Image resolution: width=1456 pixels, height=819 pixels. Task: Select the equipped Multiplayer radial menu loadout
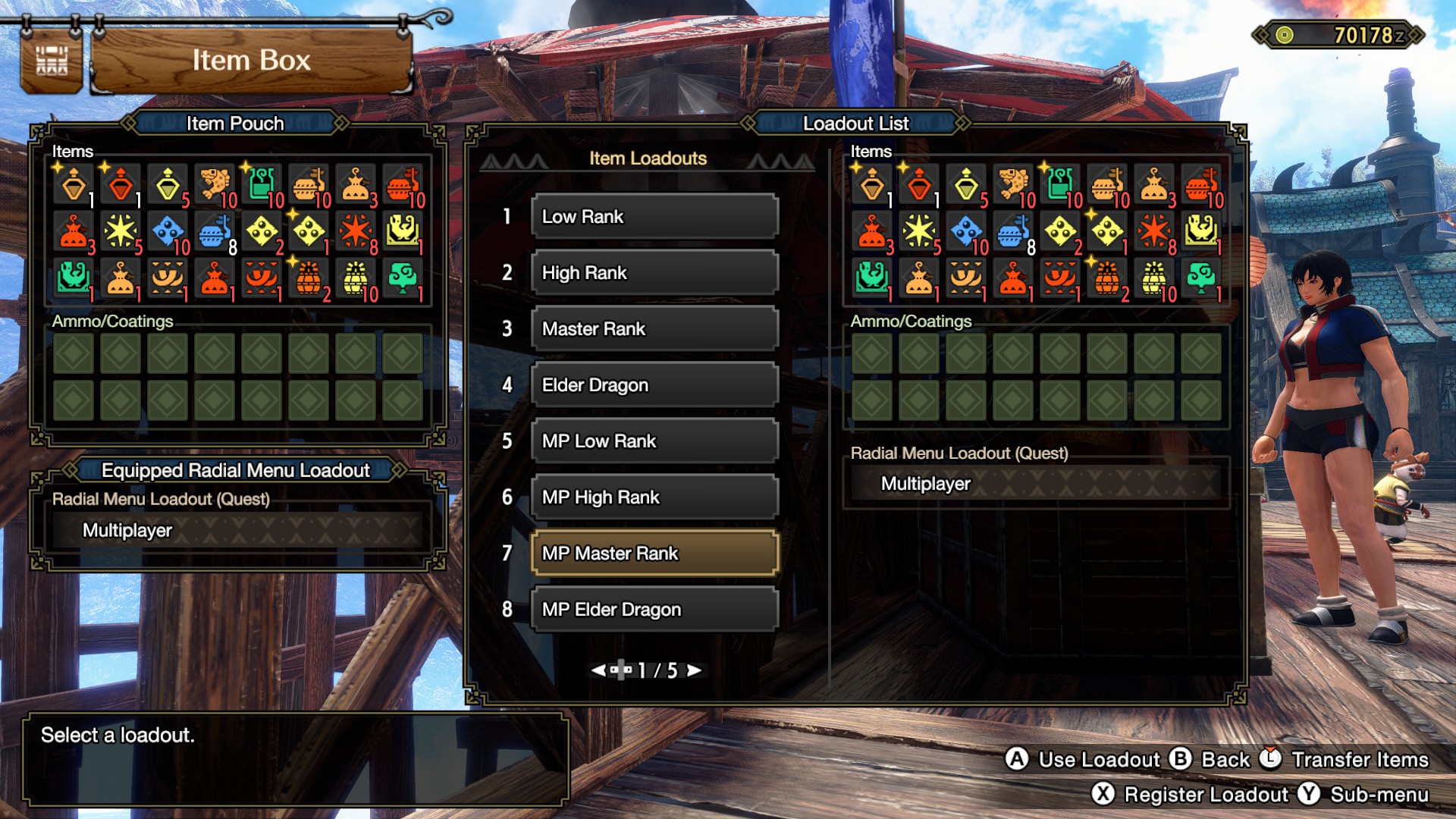(237, 530)
